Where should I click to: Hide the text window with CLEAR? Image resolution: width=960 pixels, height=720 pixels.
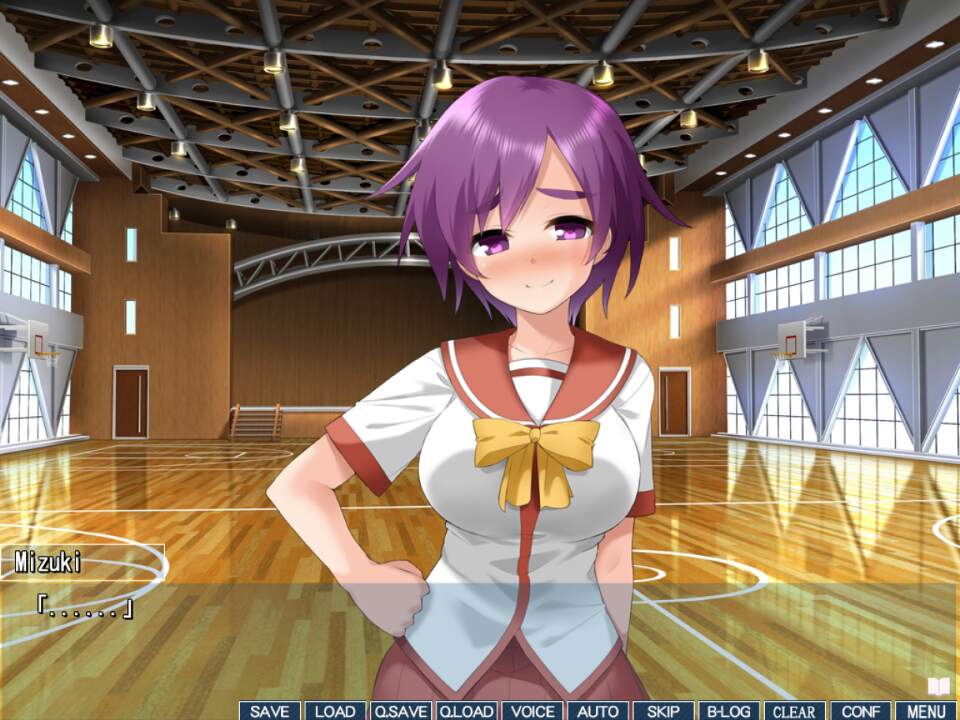794,711
